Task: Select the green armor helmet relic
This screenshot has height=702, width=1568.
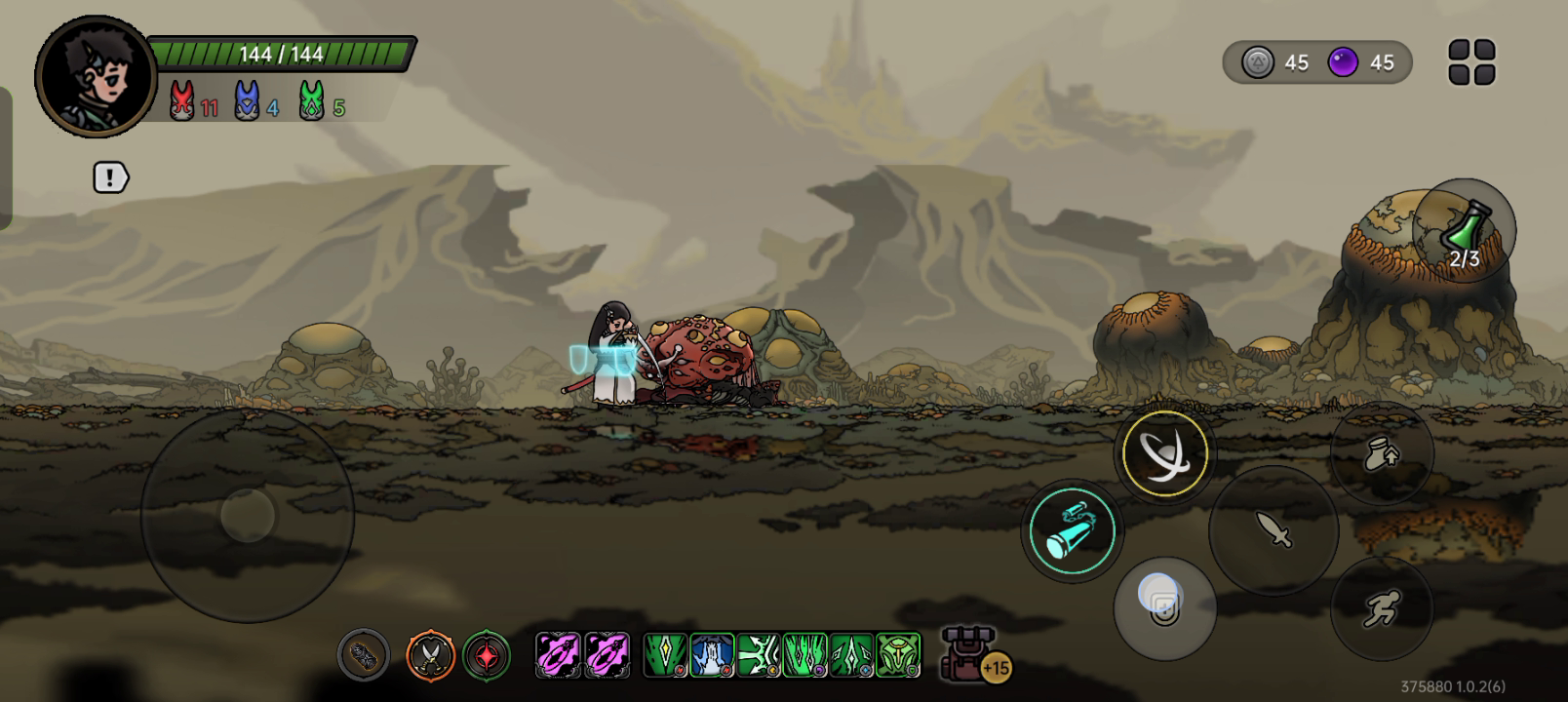Action: pos(898,655)
